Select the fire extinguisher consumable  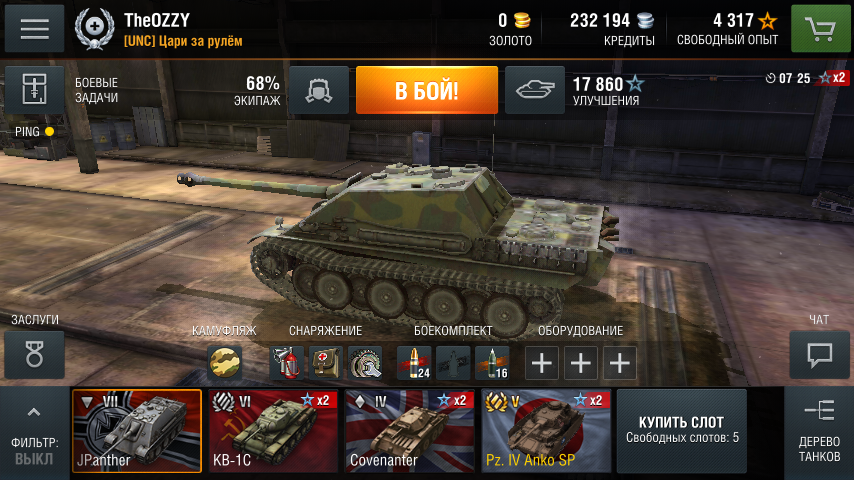[287, 363]
